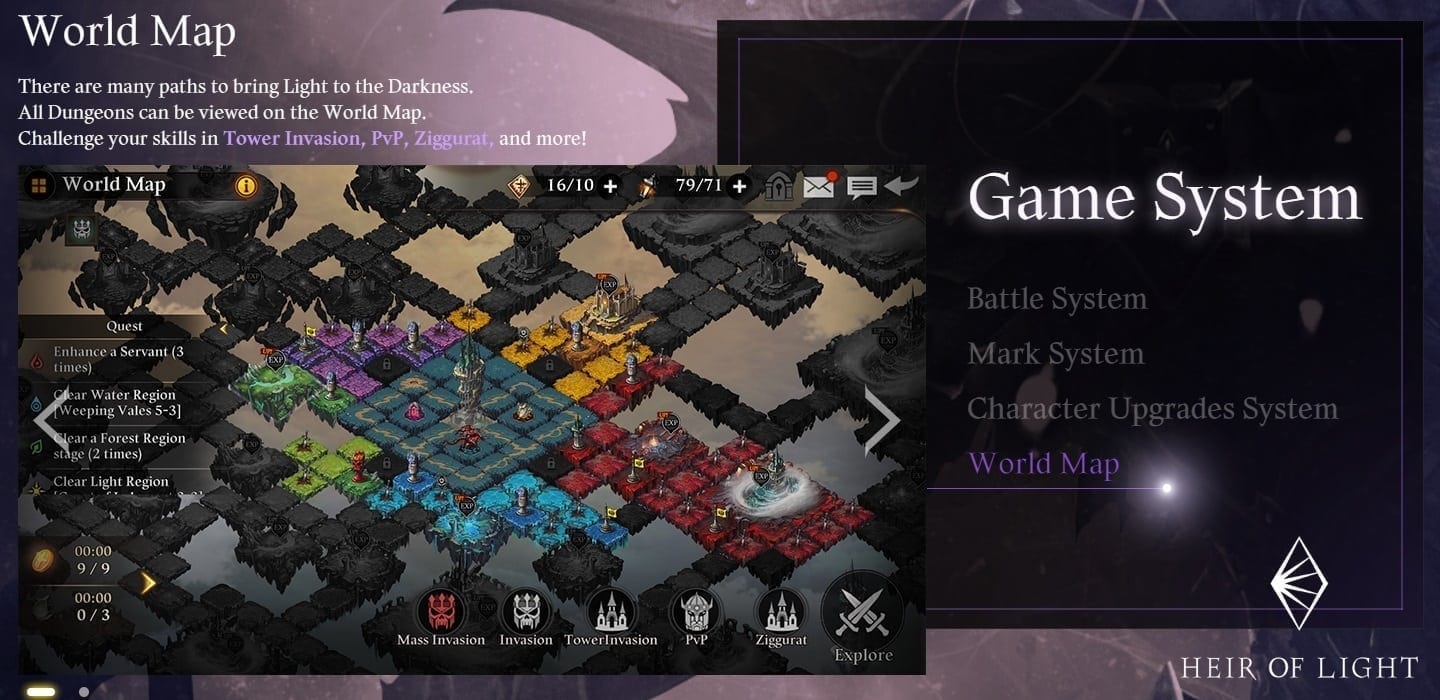The height and width of the screenshot is (700, 1440).
Task: Choose the World Map menu entry
Action: point(1043,464)
